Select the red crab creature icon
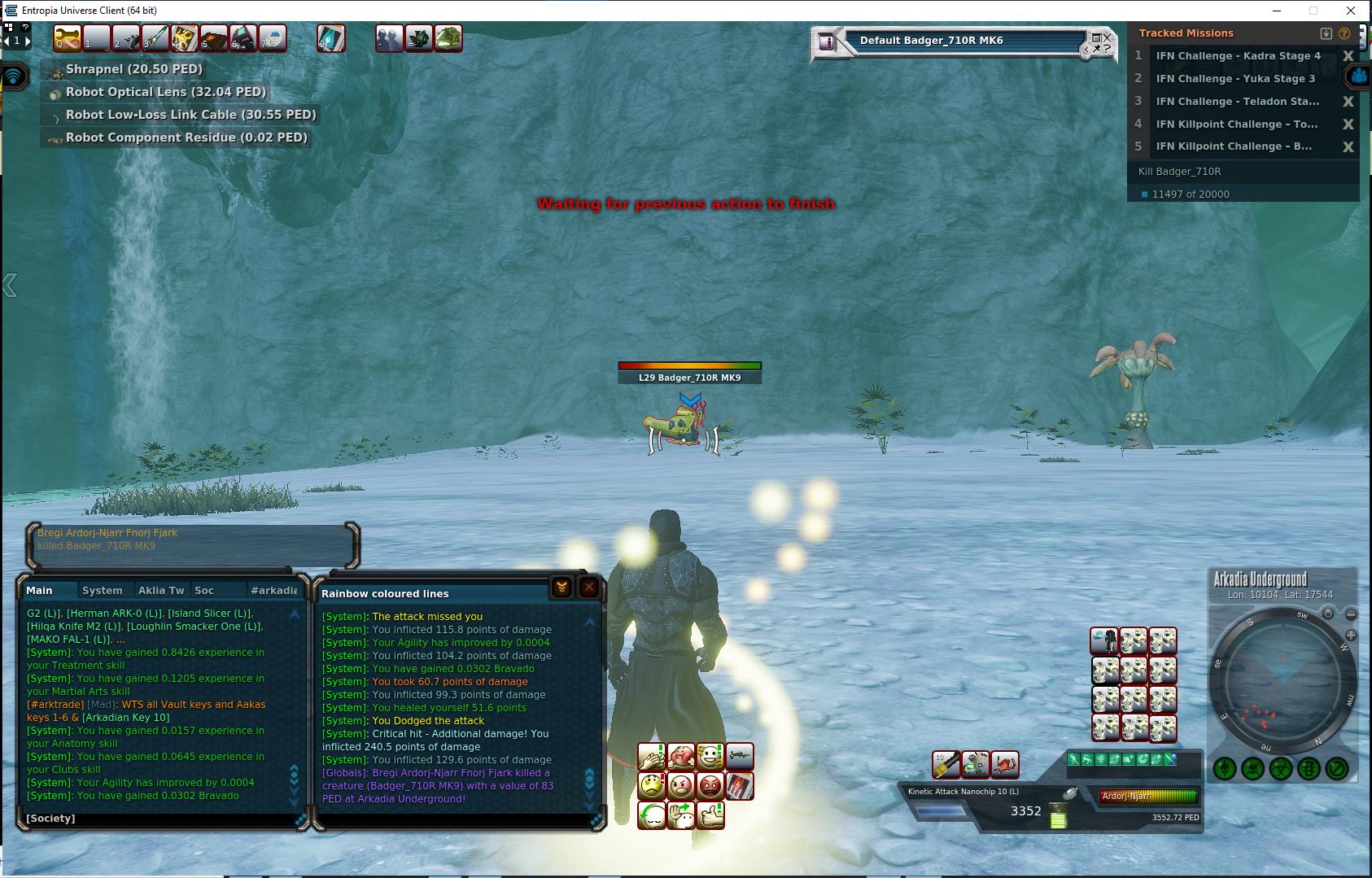The height and width of the screenshot is (878, 1372). click(1006, 764)
